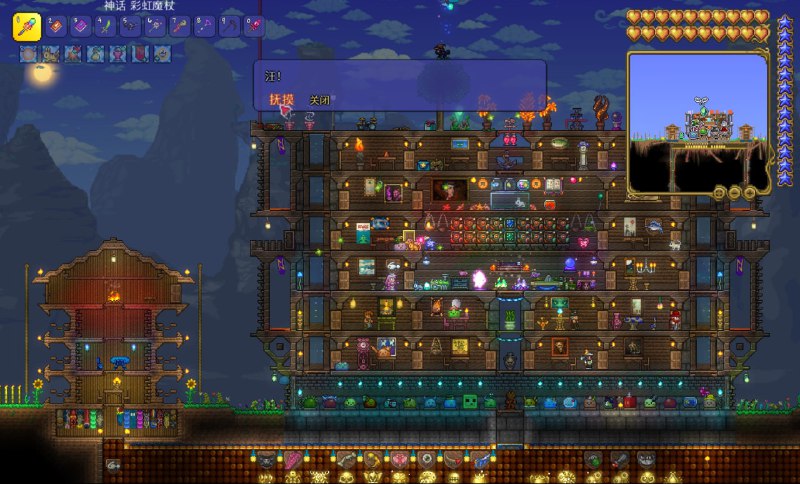Equip the green sword in slot 4

point(104,27)
